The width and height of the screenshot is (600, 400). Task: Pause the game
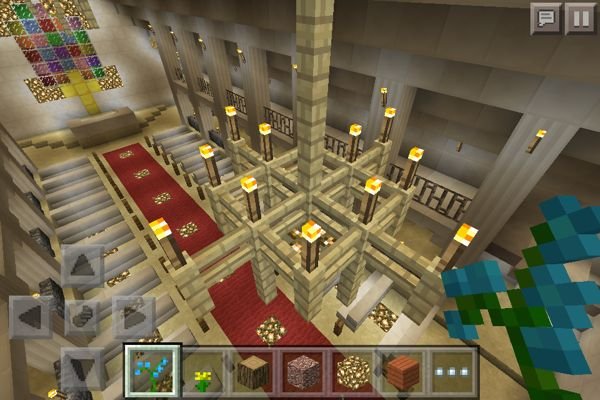tap(579, 18)
